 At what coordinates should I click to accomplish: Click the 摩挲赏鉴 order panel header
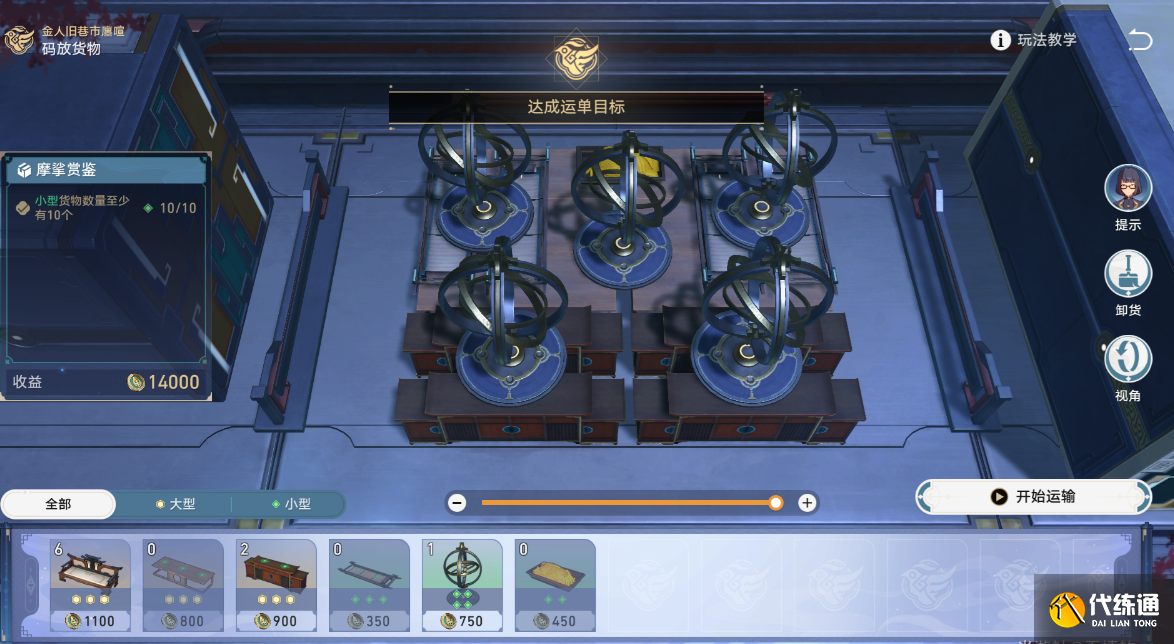click(106, 170)
